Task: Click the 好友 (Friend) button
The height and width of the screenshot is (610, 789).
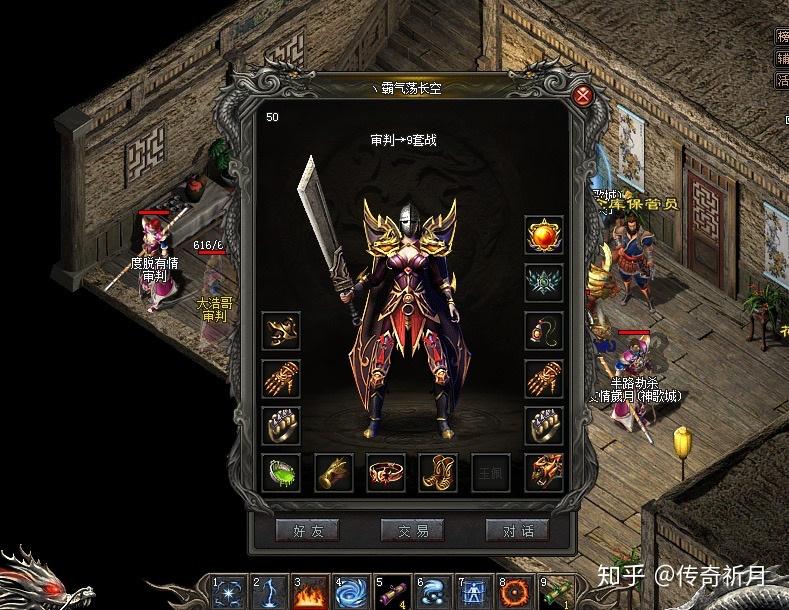Action: 307,530
